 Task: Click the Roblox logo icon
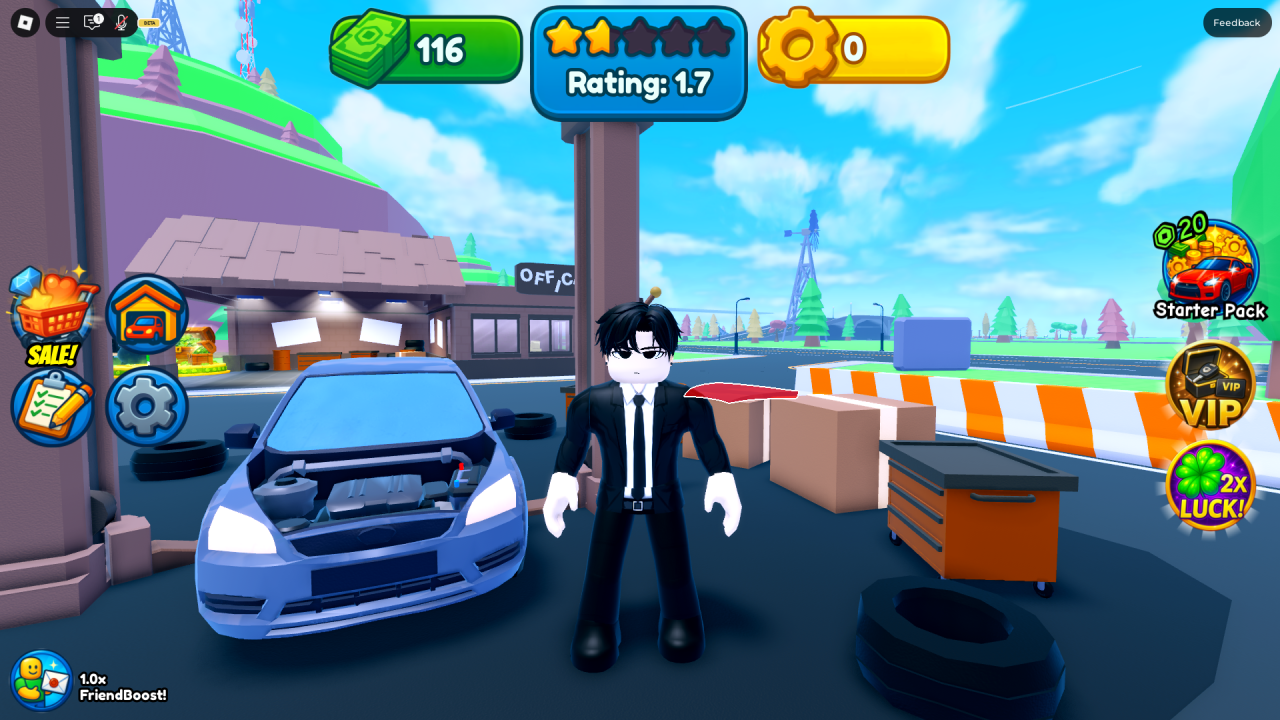(25, 21)
